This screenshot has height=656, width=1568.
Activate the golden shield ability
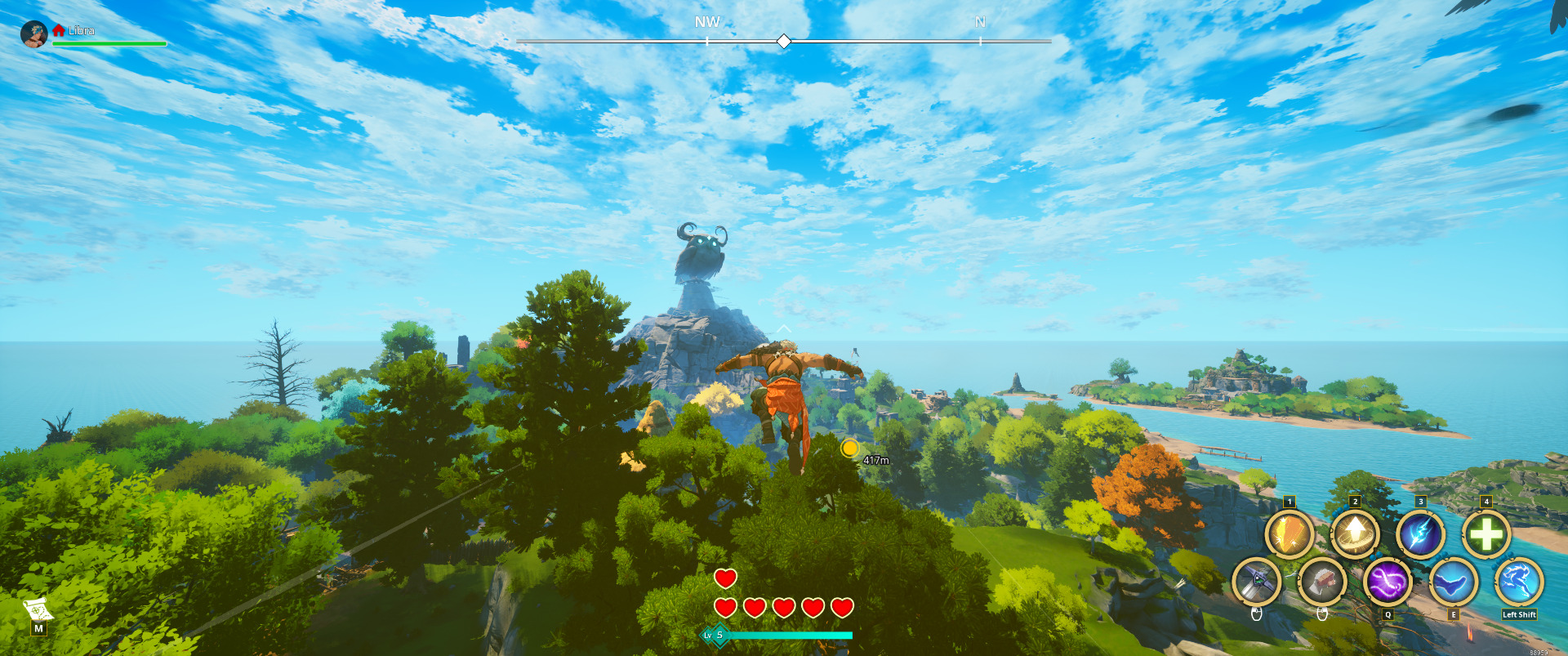pyautogui.click(x=1289, y=535)
